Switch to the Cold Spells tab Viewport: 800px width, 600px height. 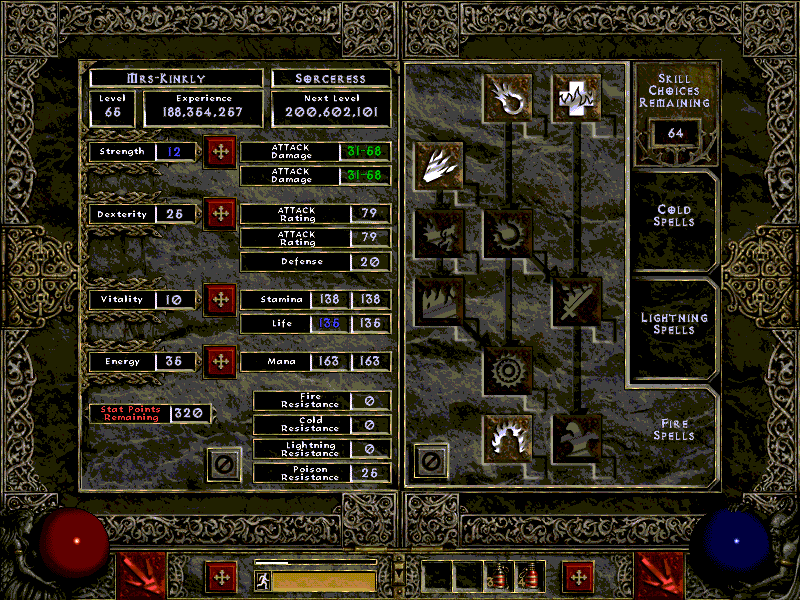(x=674, y=216)
